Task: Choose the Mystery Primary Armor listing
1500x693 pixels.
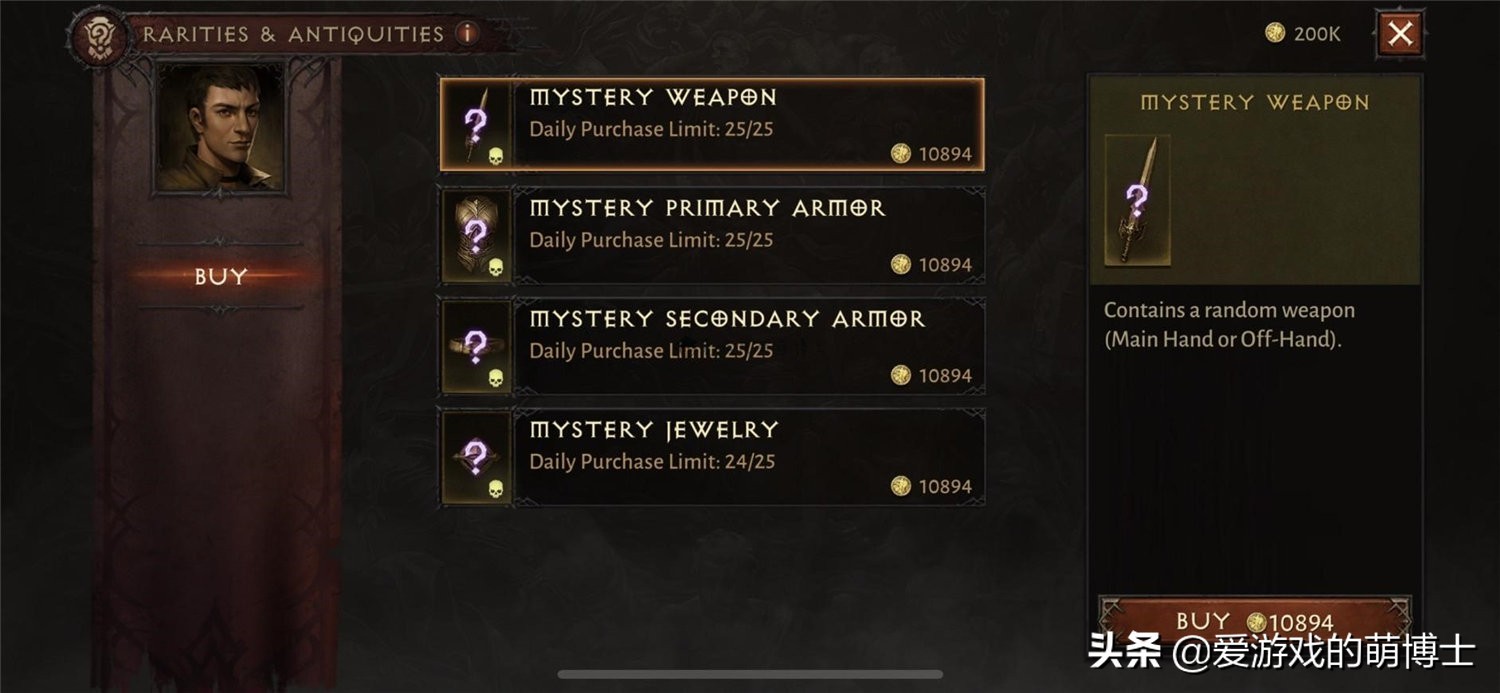Action: 712,236
